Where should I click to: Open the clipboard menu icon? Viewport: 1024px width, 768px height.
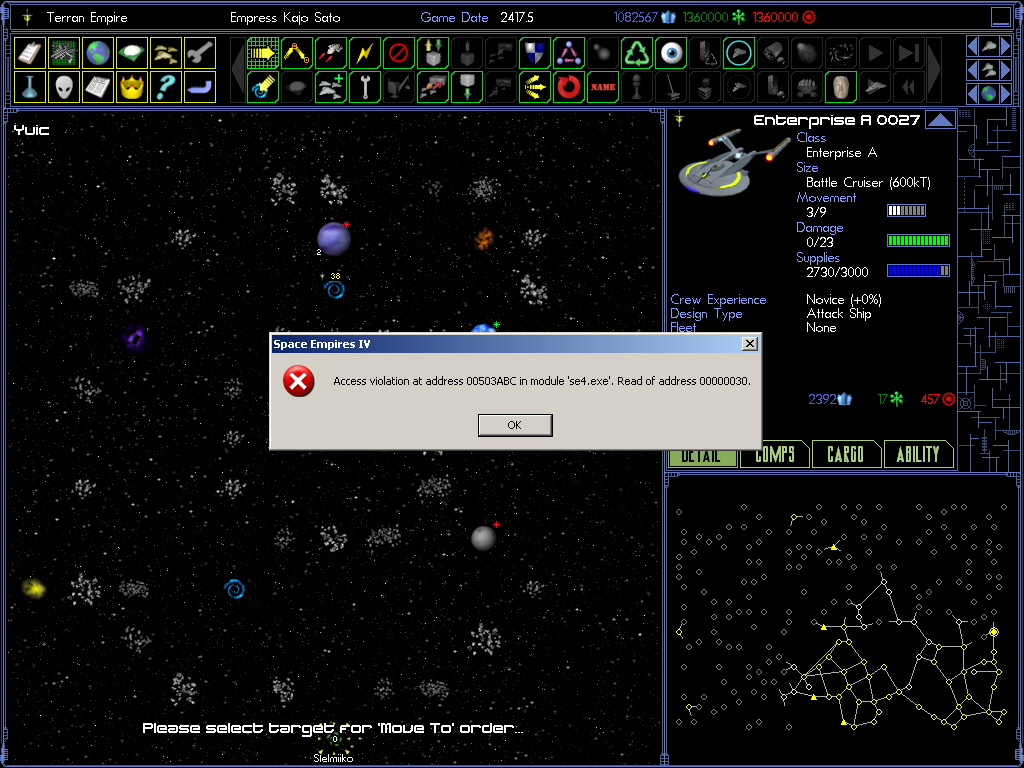coord(29,52)
